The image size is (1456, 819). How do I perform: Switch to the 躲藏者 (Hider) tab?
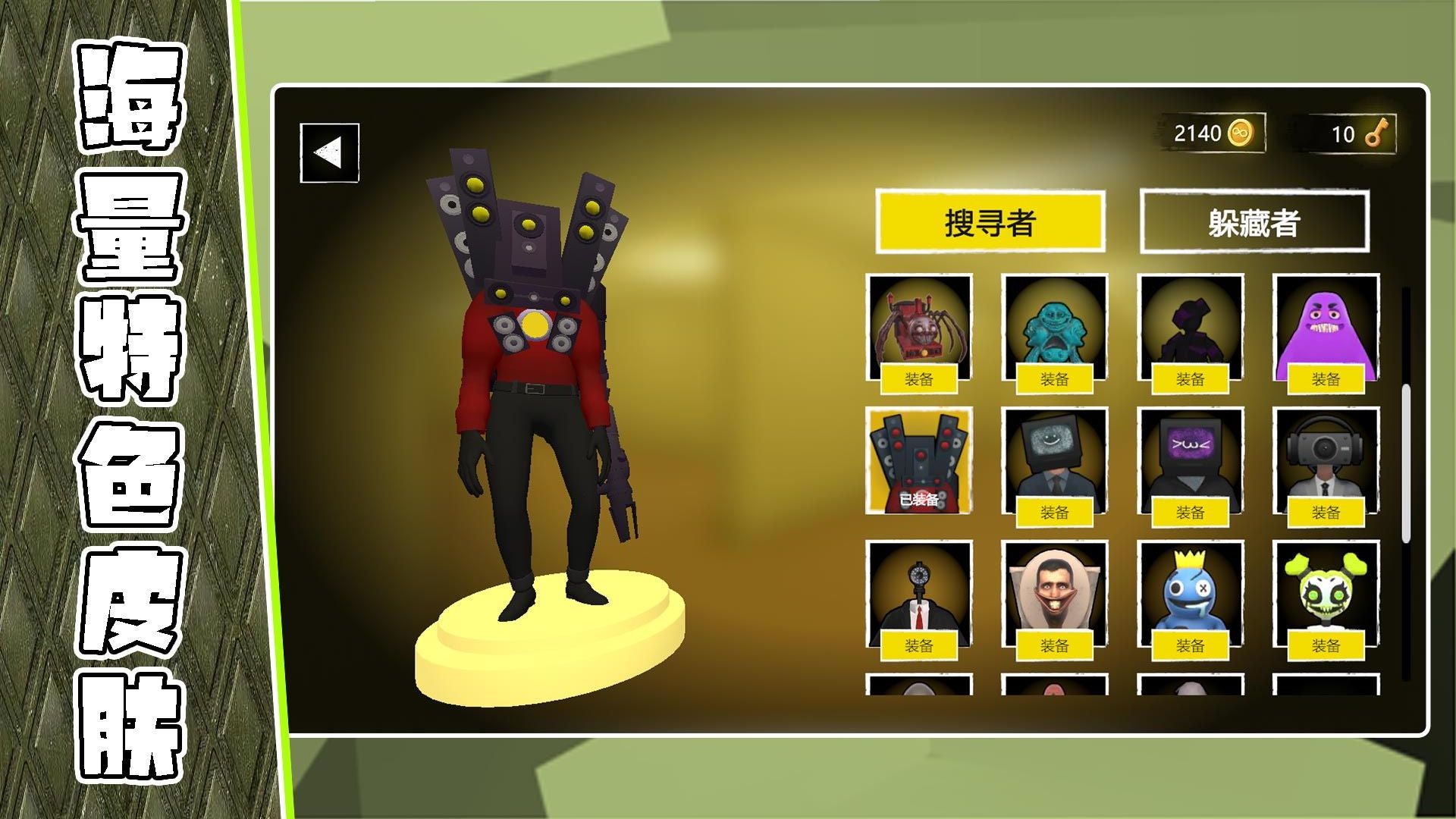click(x=1255, y=222)
